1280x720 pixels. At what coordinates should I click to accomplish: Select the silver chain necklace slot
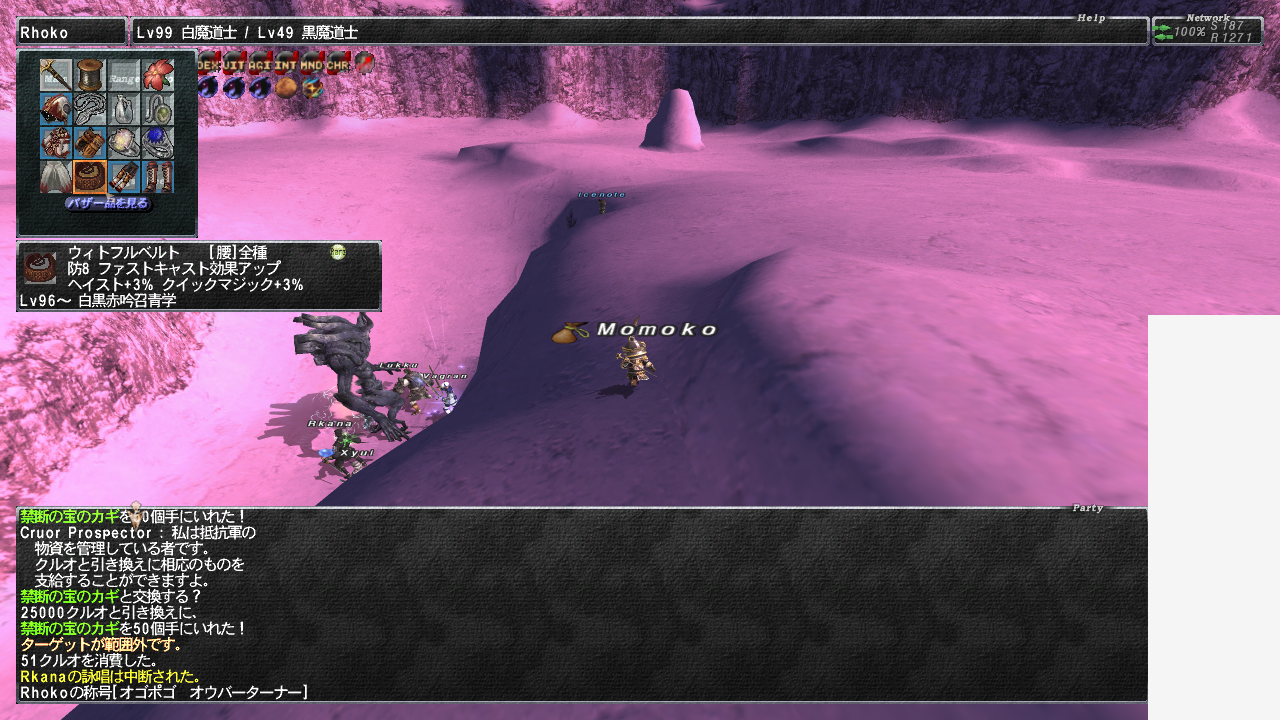point(90,110)
